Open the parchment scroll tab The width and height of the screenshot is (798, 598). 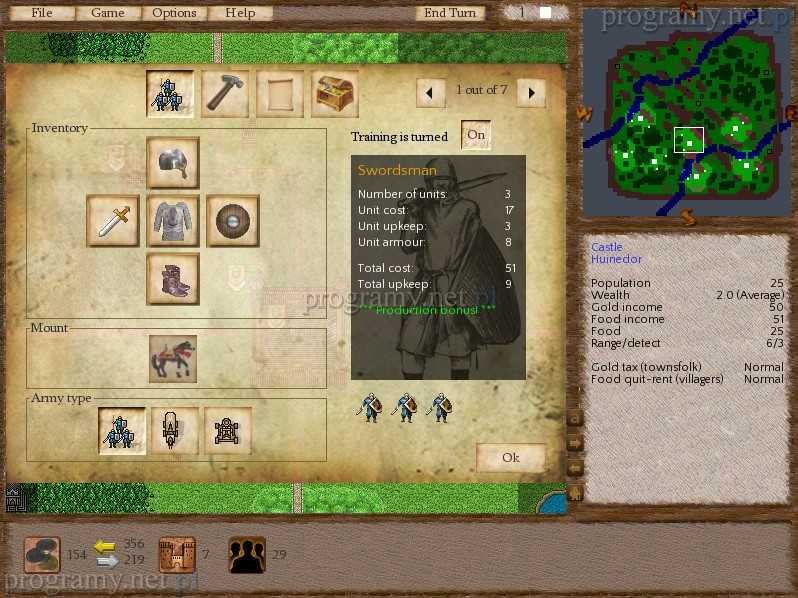[280, 94]
